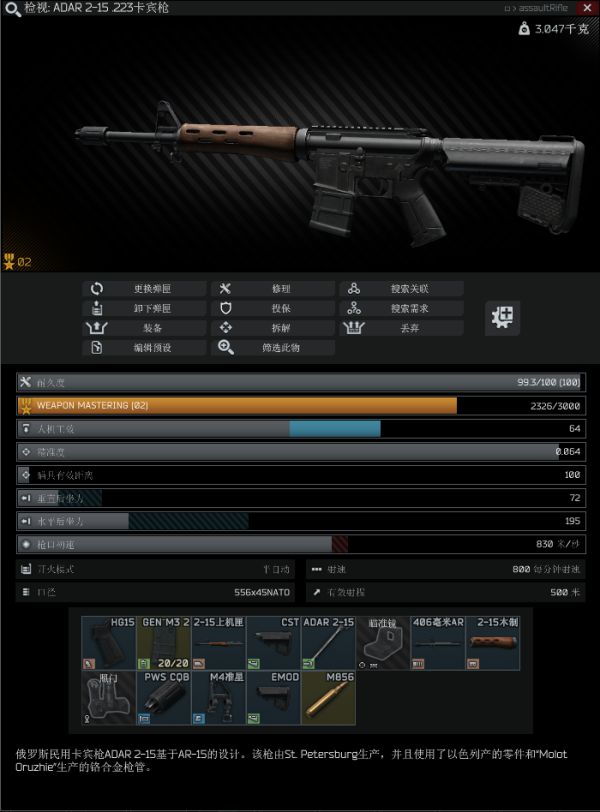Choose the PWS CQB muzzle brake slot
Screen dimensions: 600x812
click(x=163, y=697)
